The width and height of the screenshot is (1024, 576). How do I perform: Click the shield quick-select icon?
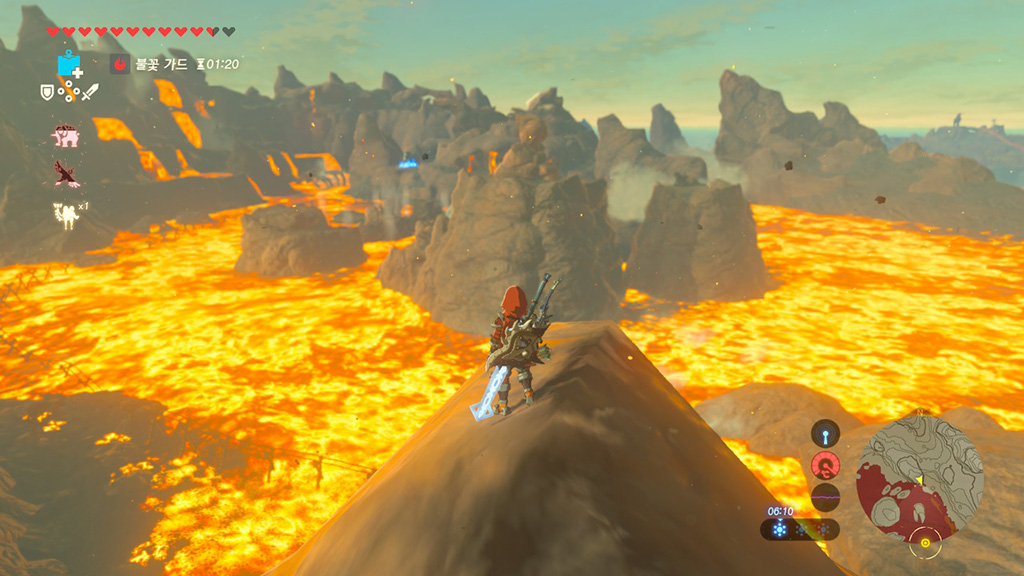tap(46, 92)
